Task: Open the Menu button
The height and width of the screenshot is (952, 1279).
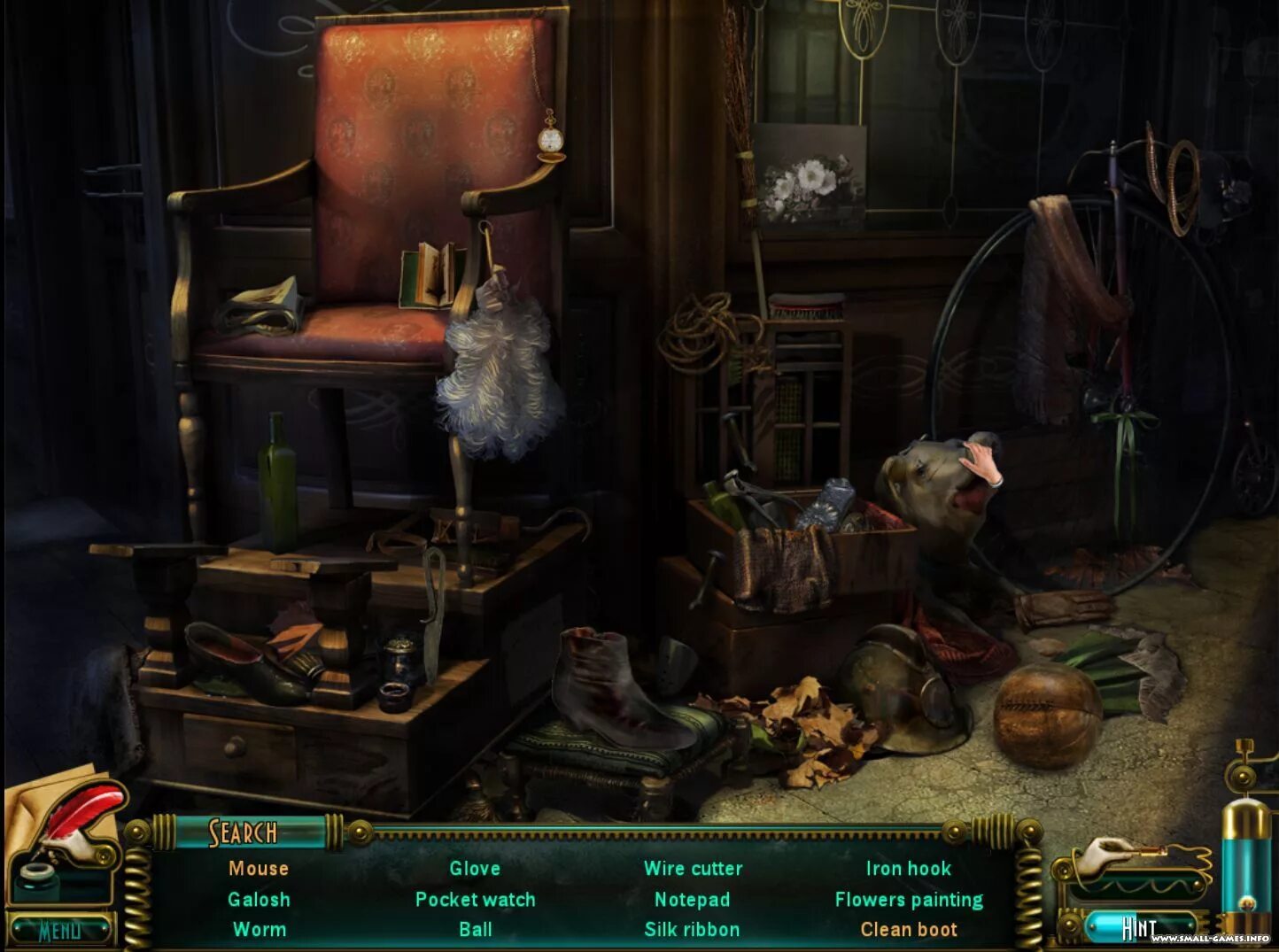Action: 60,930
